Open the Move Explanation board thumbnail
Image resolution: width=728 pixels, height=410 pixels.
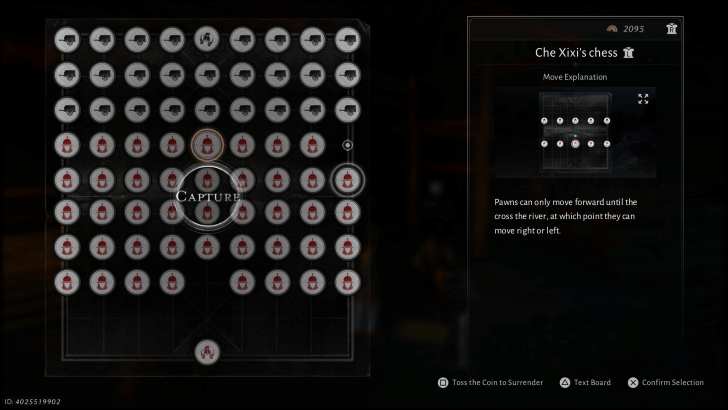pyautogui.click(x=575, y=134)
